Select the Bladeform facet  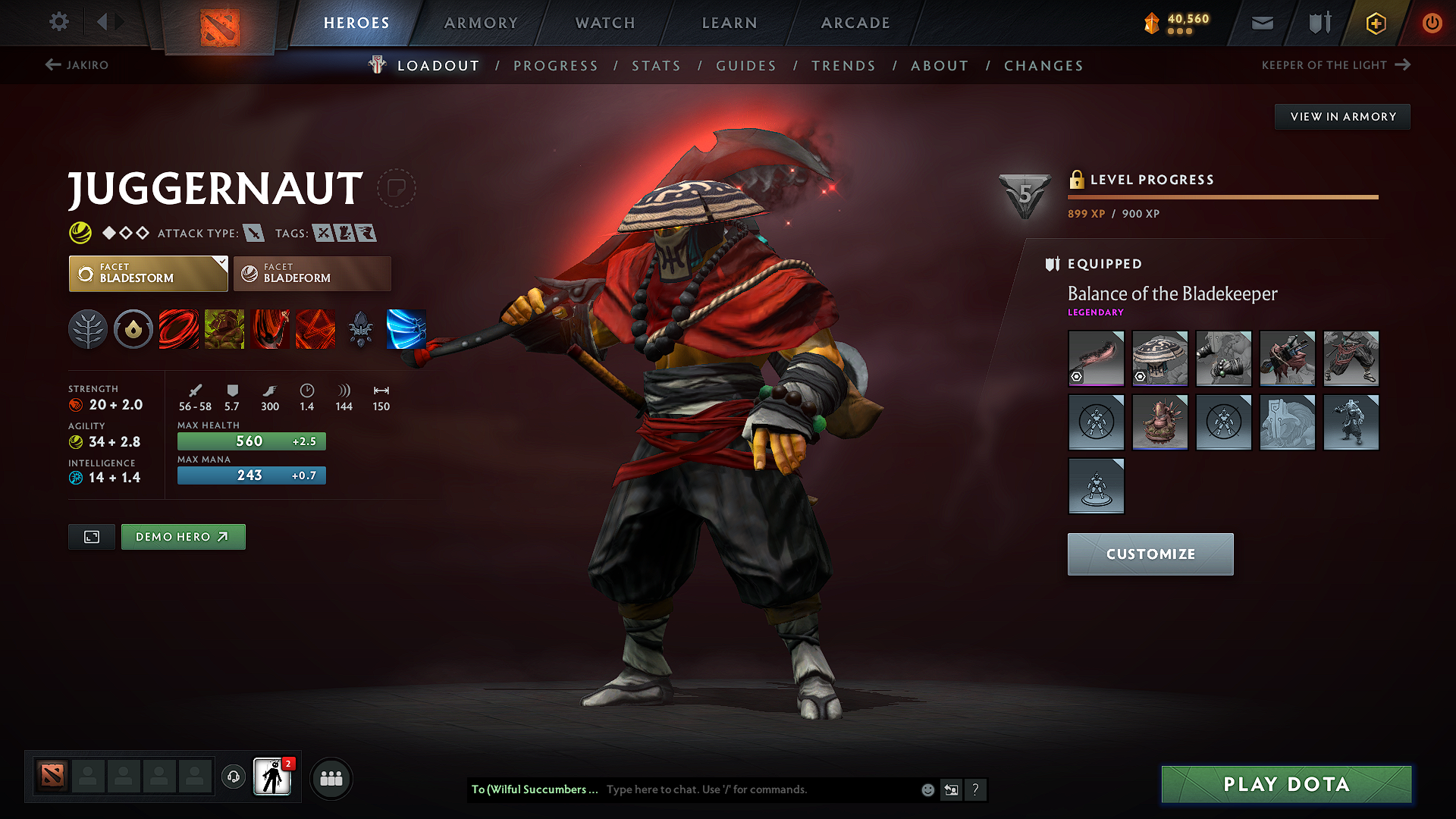coord(312,273)
